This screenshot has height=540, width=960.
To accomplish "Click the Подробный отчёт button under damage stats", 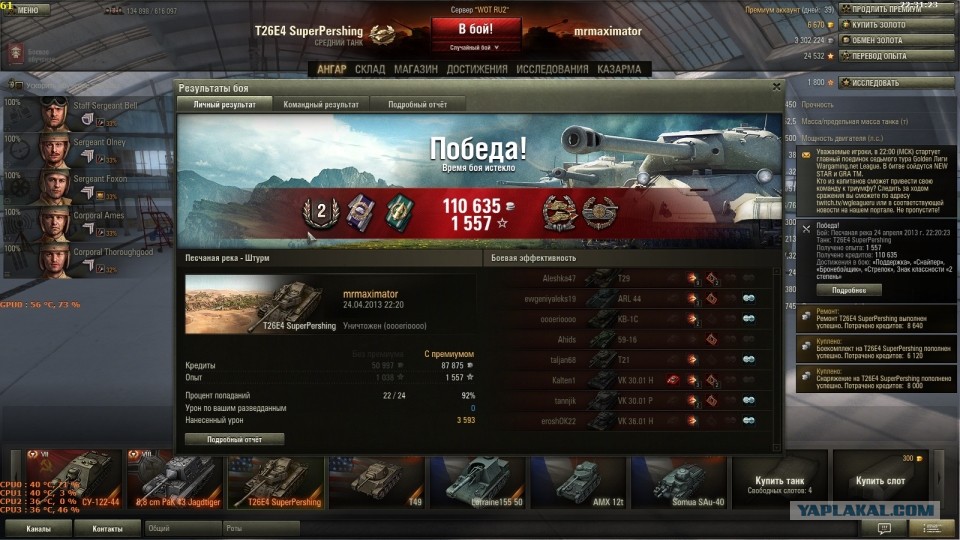I will (x=236, y=439).
